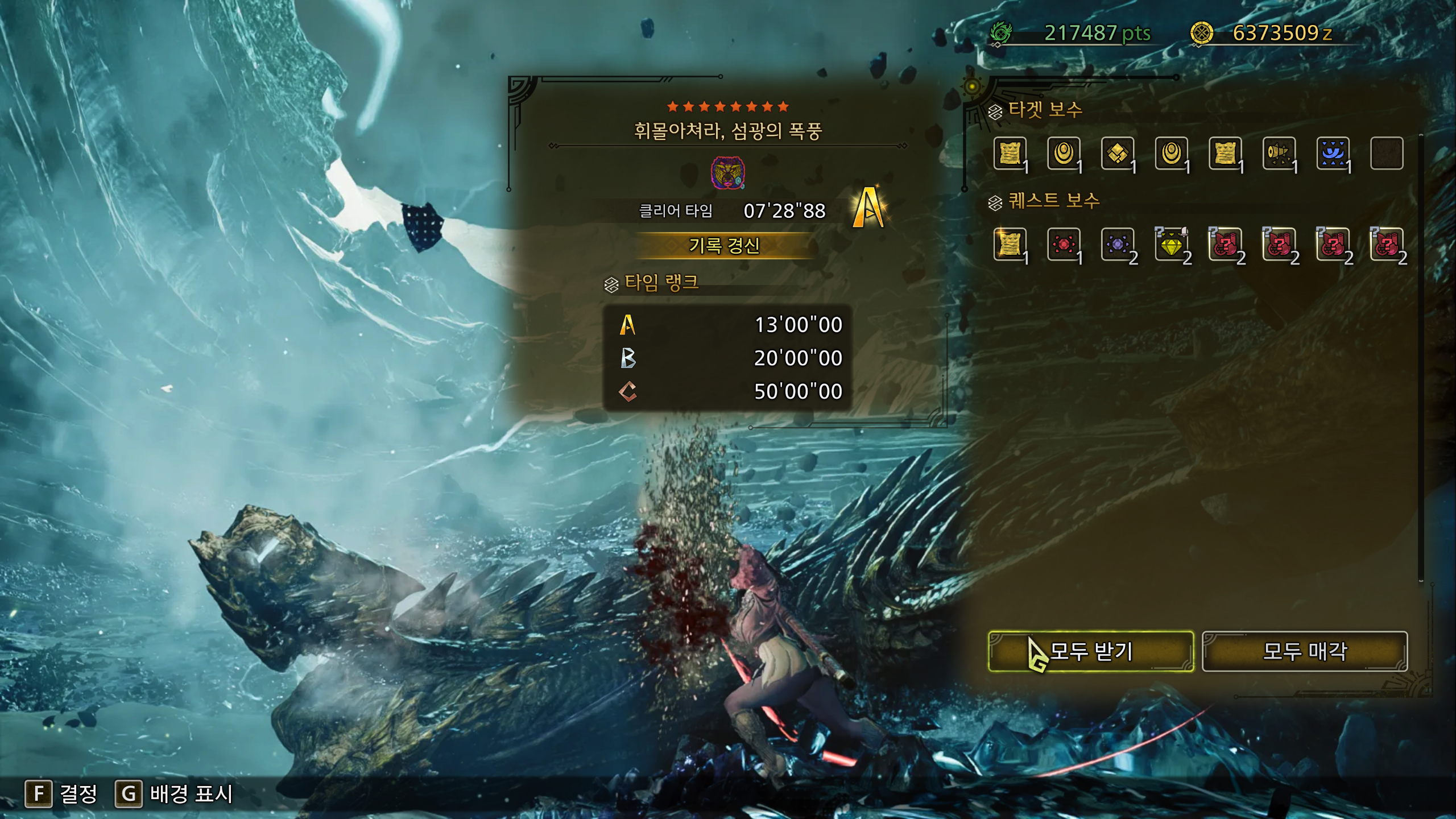Select the sparkling gold ticket in quest rewards
Screen dimensions: 1456x819
point(1010,245)
